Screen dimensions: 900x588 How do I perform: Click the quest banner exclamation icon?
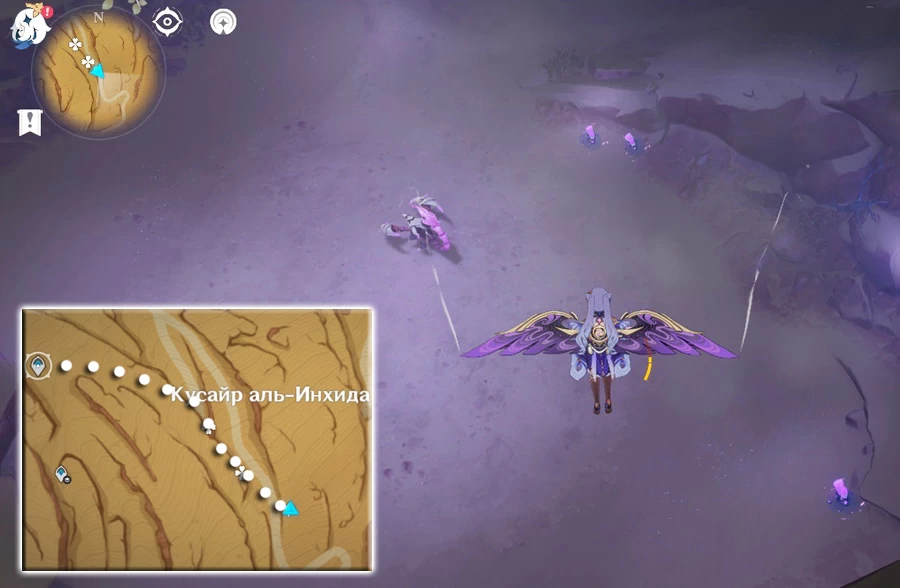tap(30, 122)
